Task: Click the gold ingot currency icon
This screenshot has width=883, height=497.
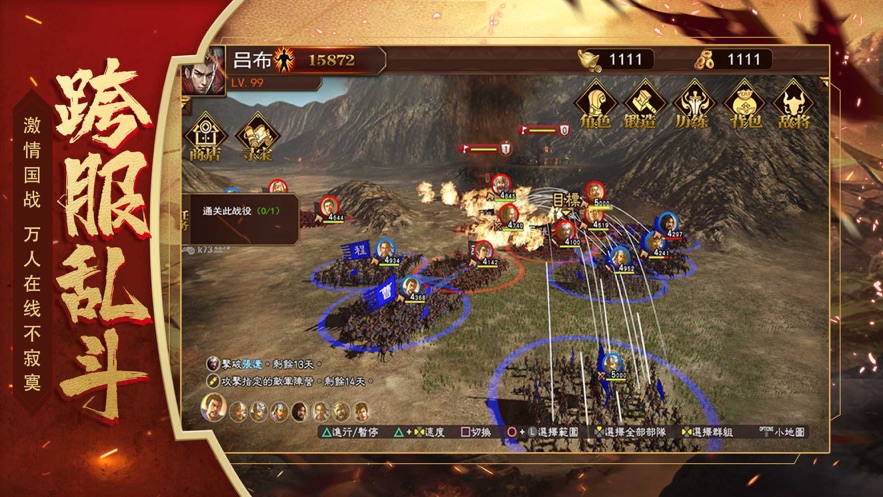Action: click(591, 60)
